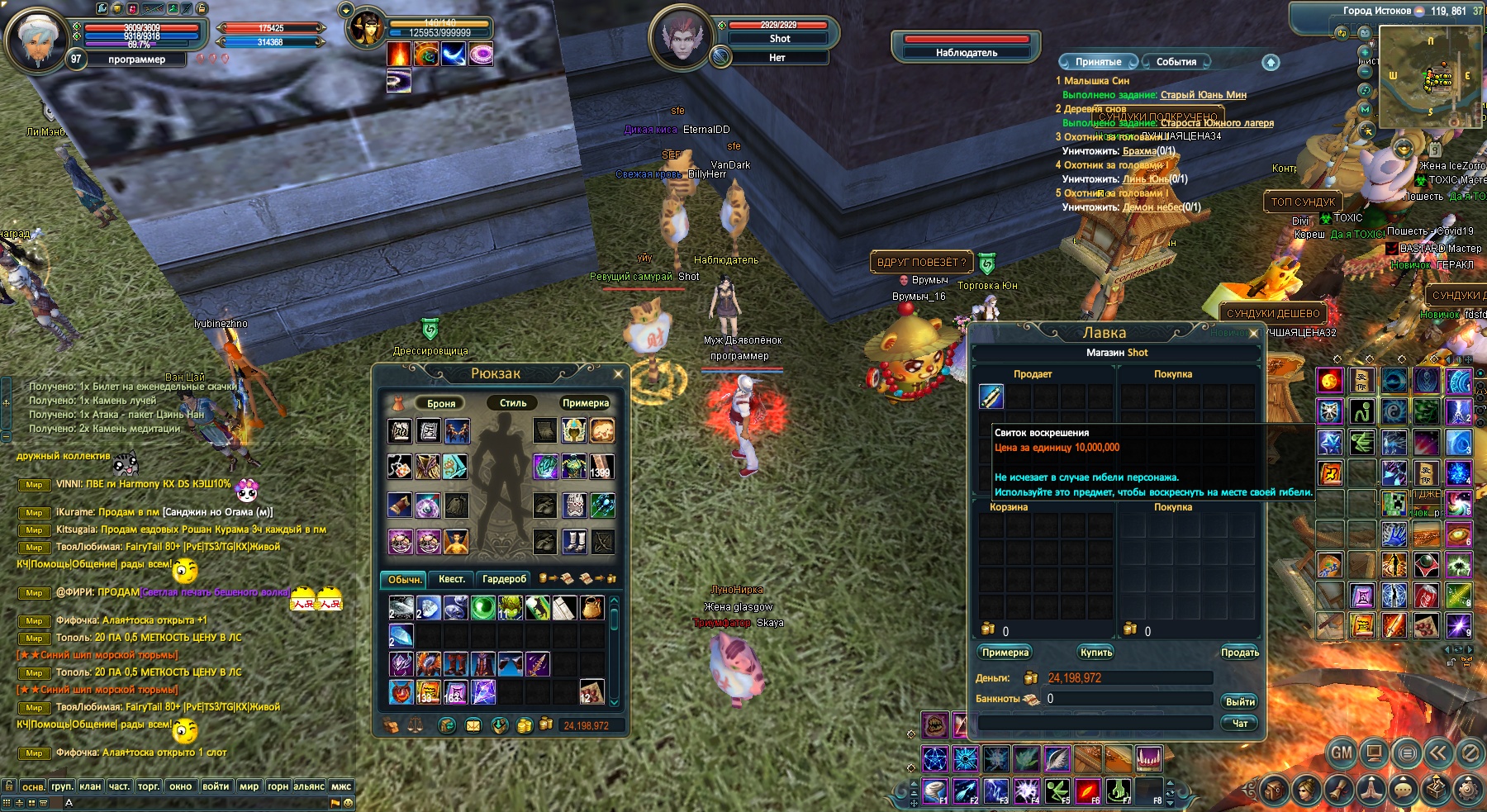Screen dimensions: 1487x812
Task: Exit the shop with the Выйти button
Action: [x=1239, y=701]
